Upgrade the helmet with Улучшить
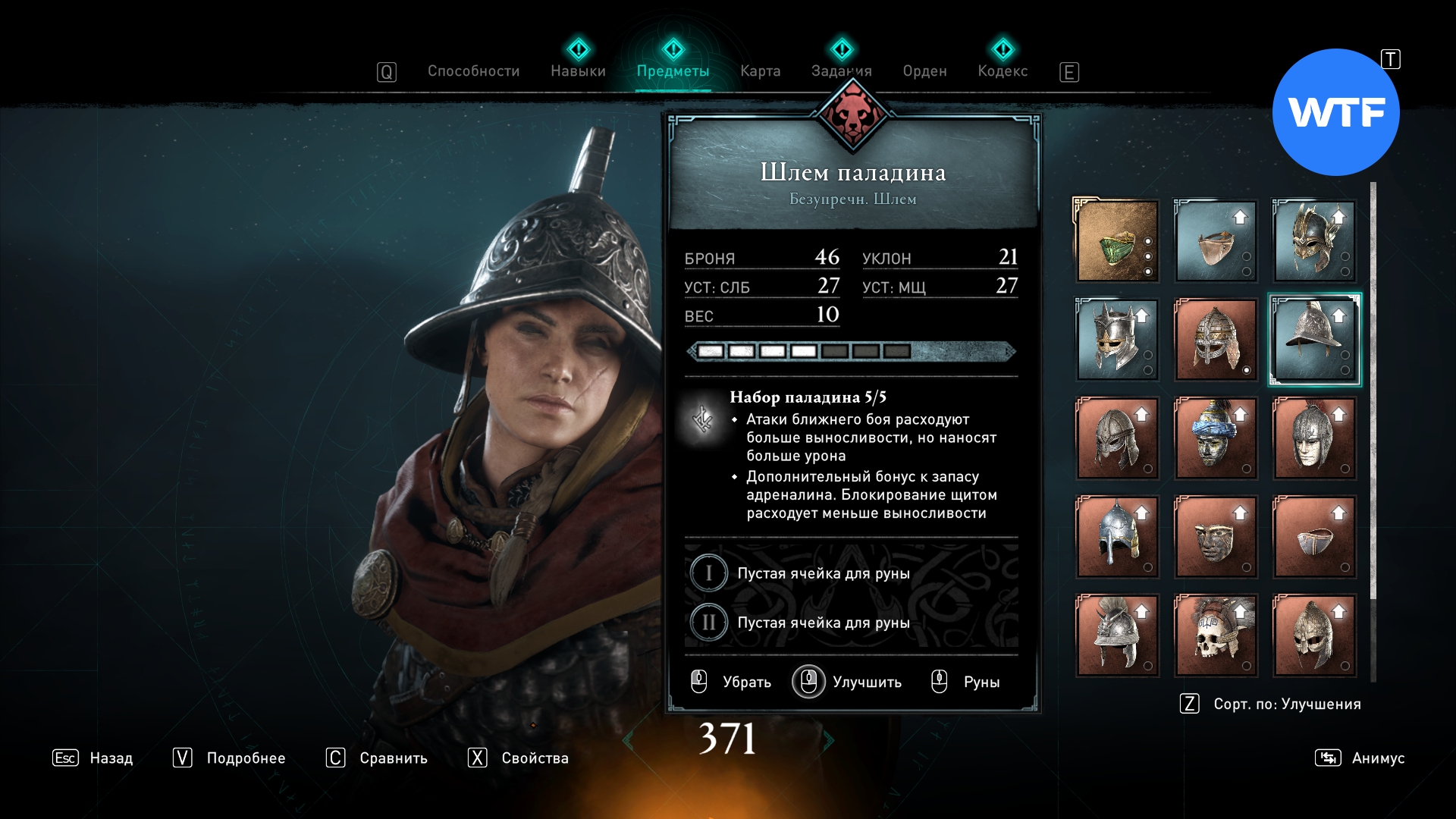Screen dimensions: 1456x819 (x=848, y=682)
